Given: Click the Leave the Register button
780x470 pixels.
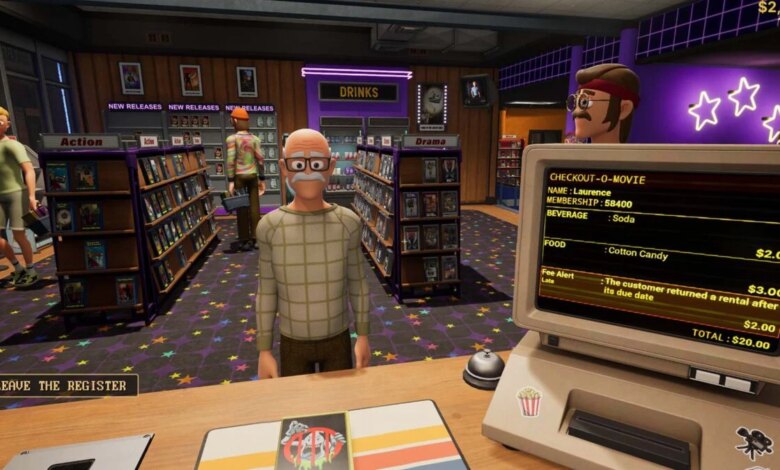Looking at the screenshot, I should click(67, 385).
